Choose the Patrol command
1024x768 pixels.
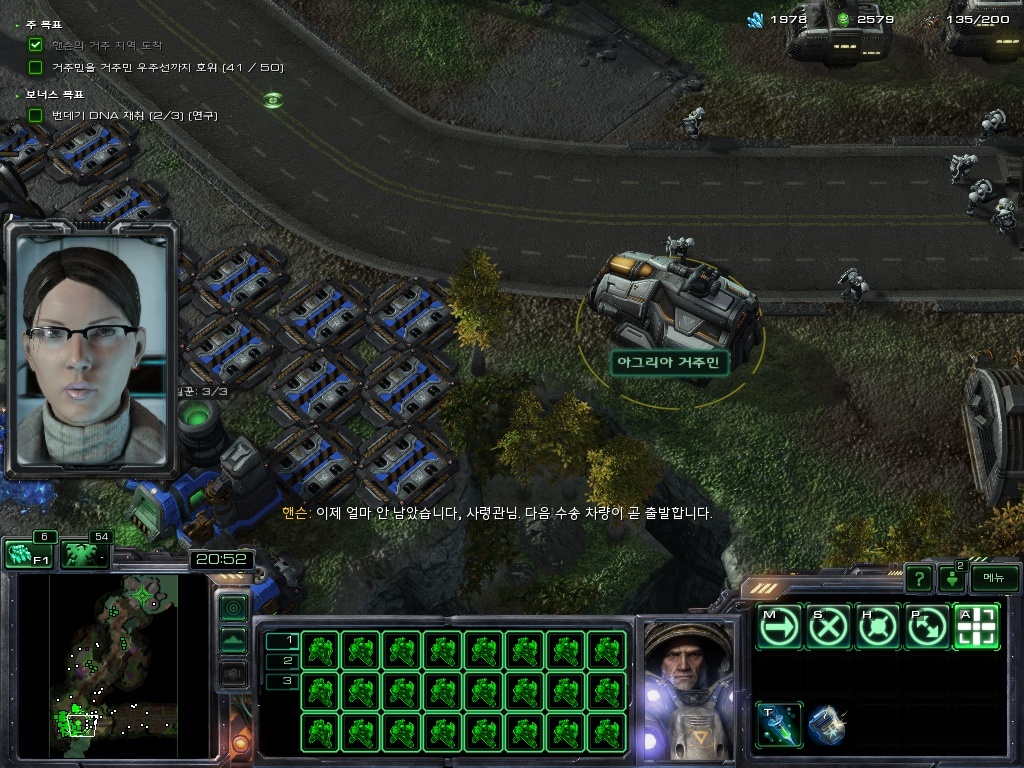point(927,627)
